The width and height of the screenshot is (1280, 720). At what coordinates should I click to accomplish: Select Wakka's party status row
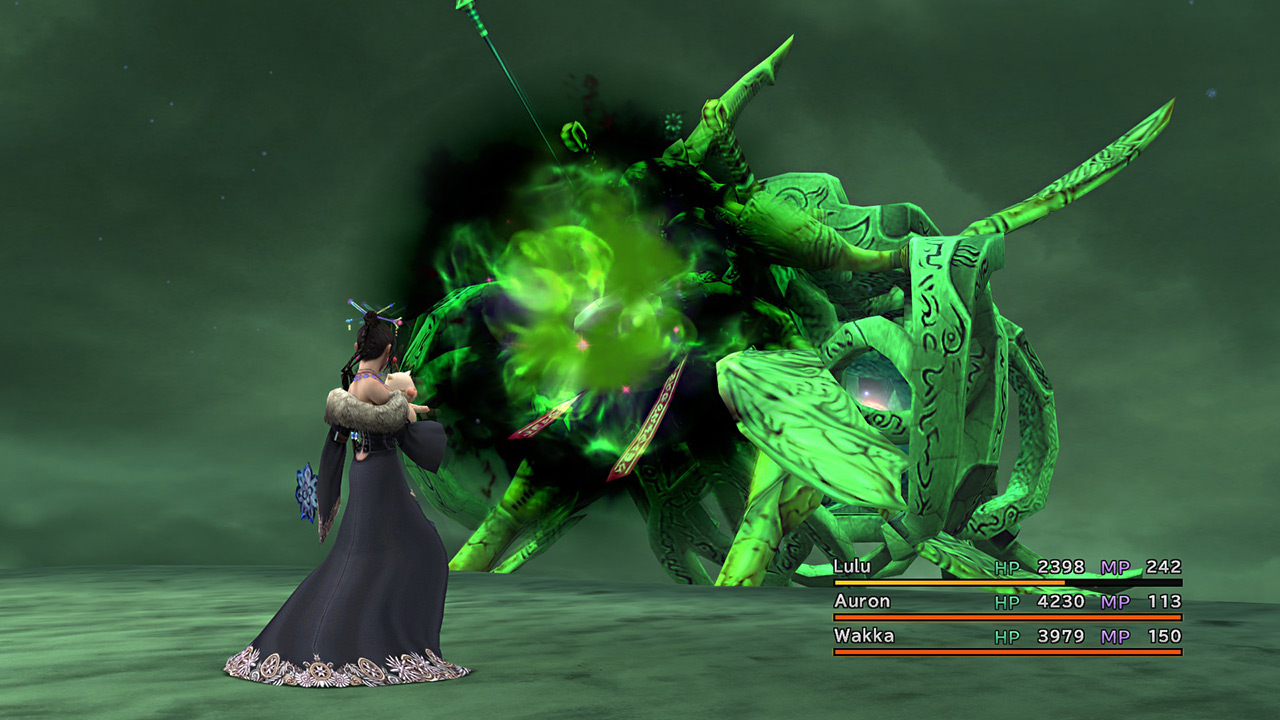click(x=1007, y=636)
